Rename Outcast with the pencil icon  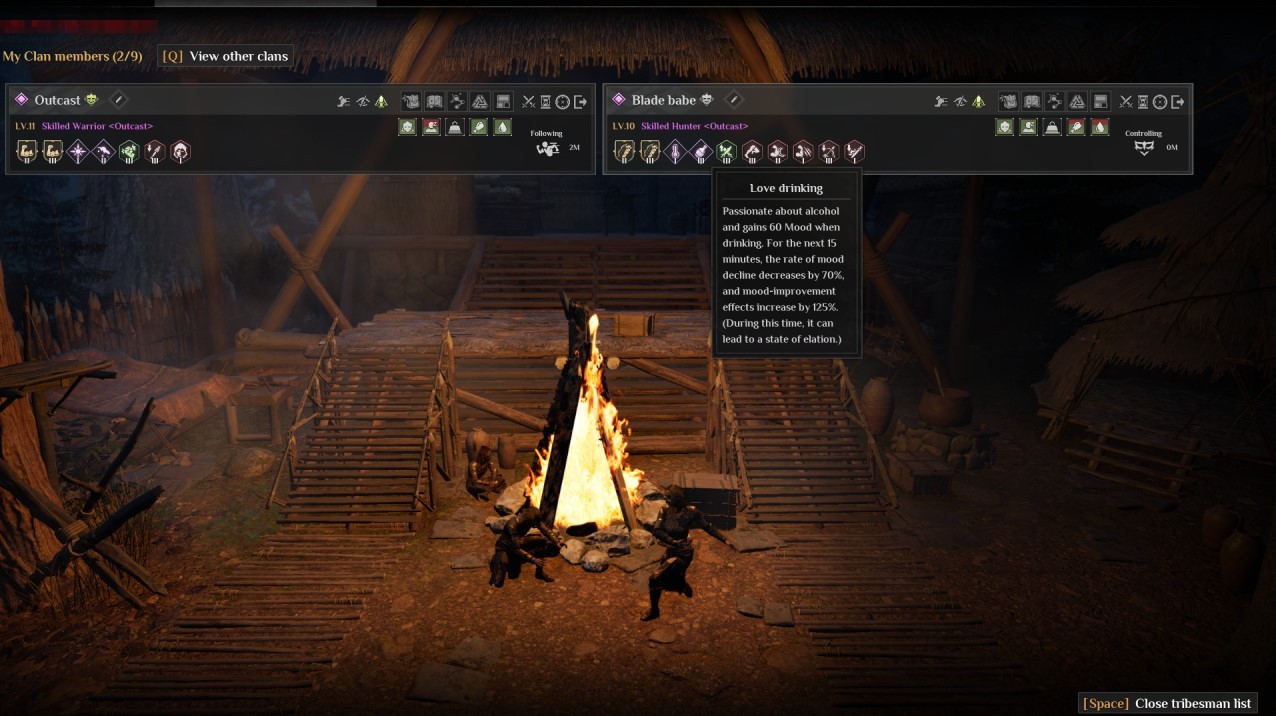[118, 100]
